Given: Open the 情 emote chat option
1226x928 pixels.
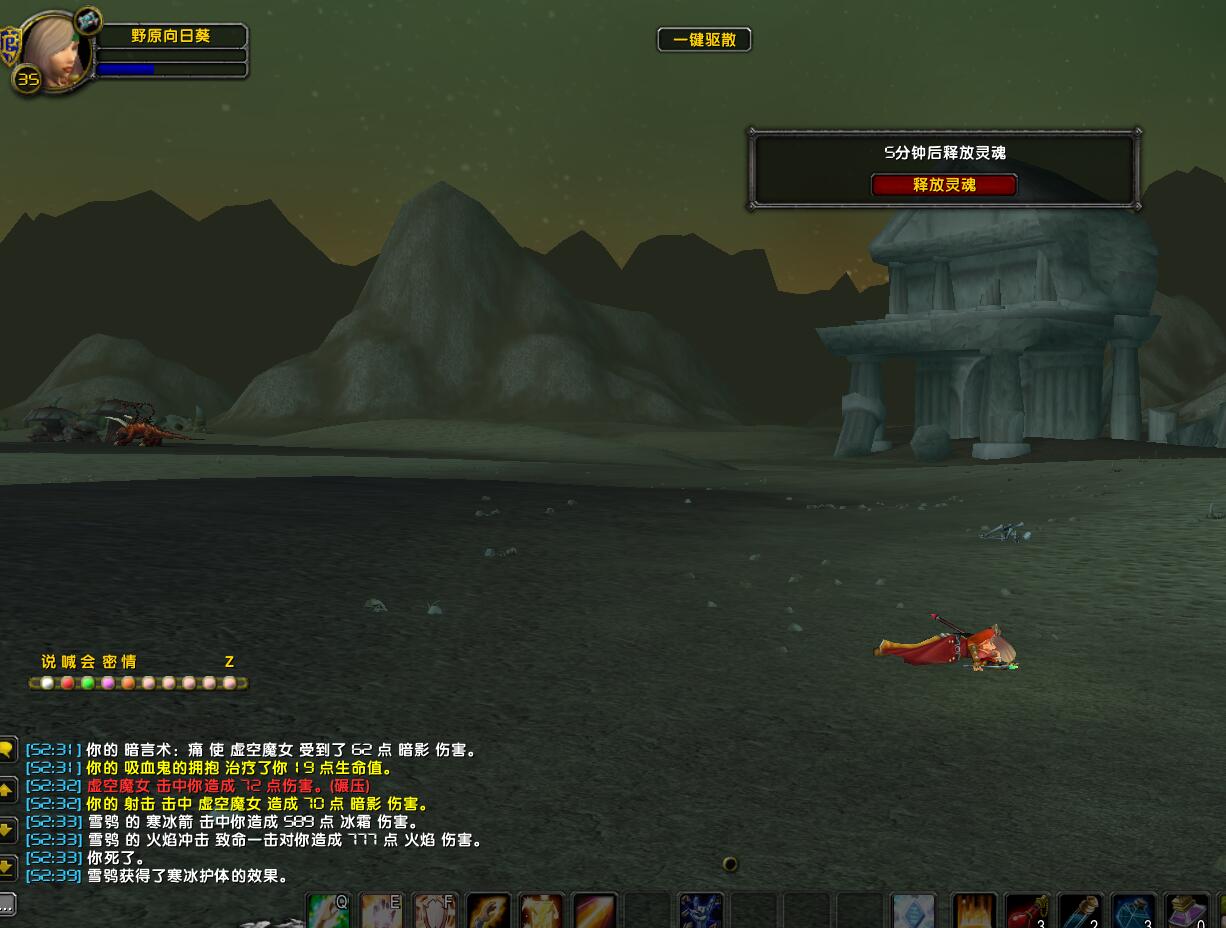Looking at the screenshot, I should click(x=129, y=662).
